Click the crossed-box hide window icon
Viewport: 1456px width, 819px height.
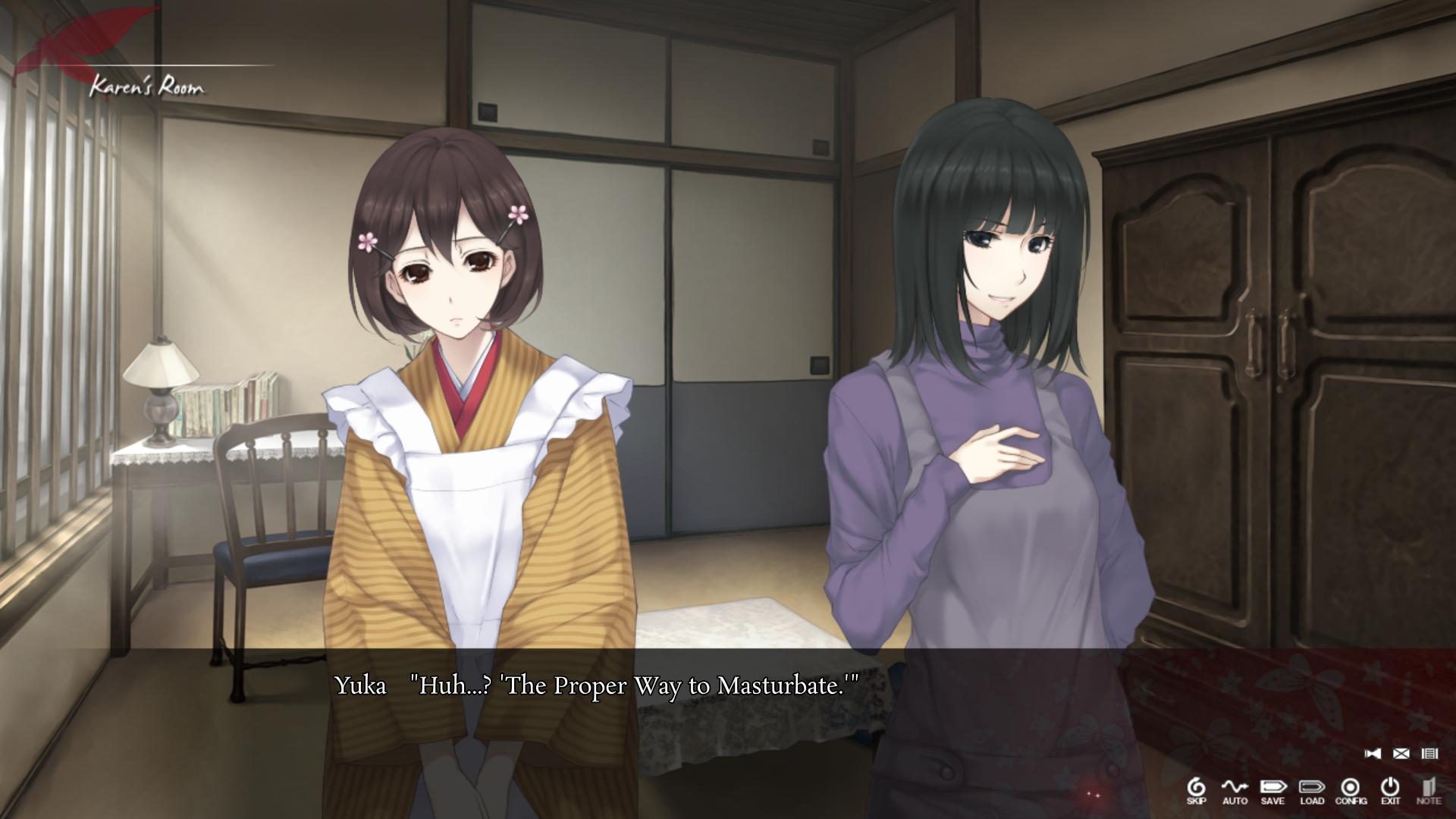click(1401, 753)
